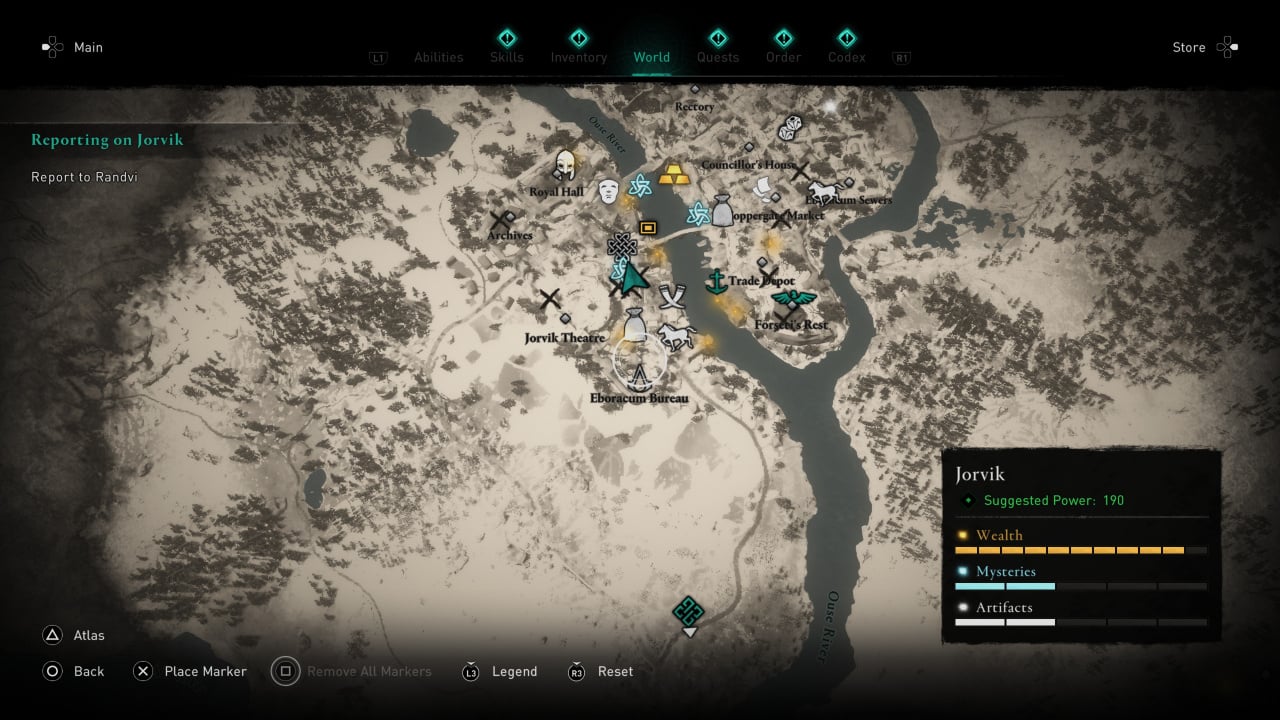1280x720 pixels.
Task: Select the winged marker at Forseti's Rest
Action: click(x=793, y=300)
